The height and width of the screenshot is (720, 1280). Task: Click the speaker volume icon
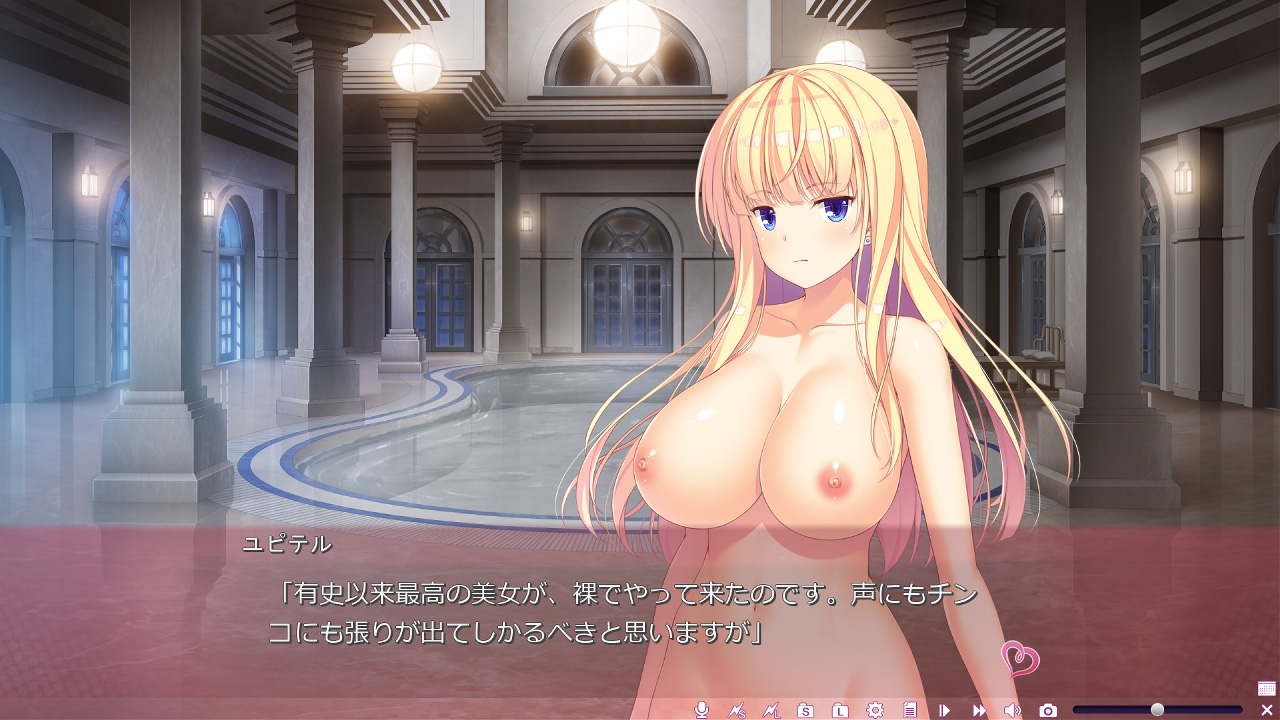click(x=1012, y=710)
